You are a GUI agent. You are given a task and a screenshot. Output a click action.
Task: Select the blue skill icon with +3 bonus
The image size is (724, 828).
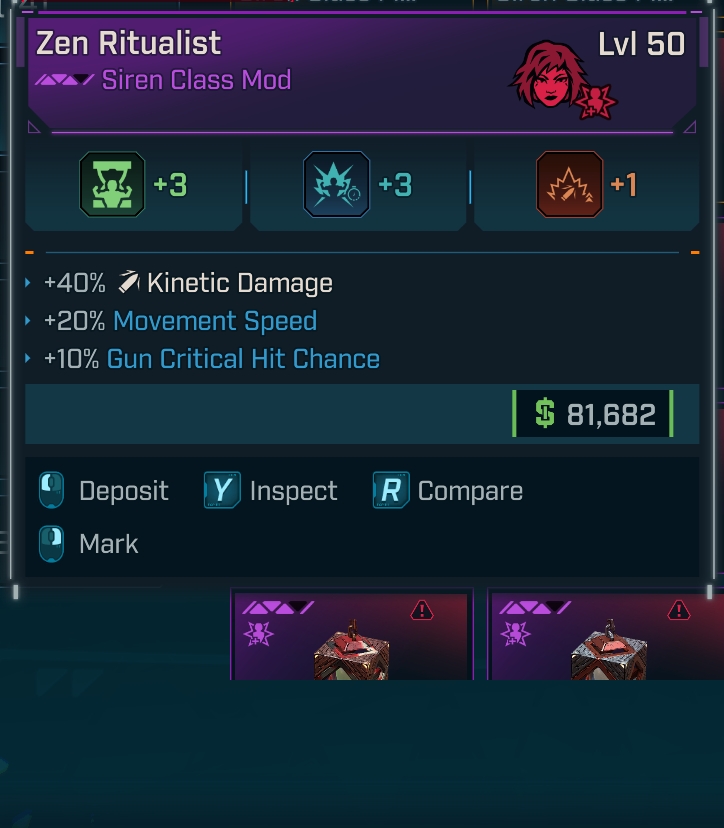[x=336, y=185]
